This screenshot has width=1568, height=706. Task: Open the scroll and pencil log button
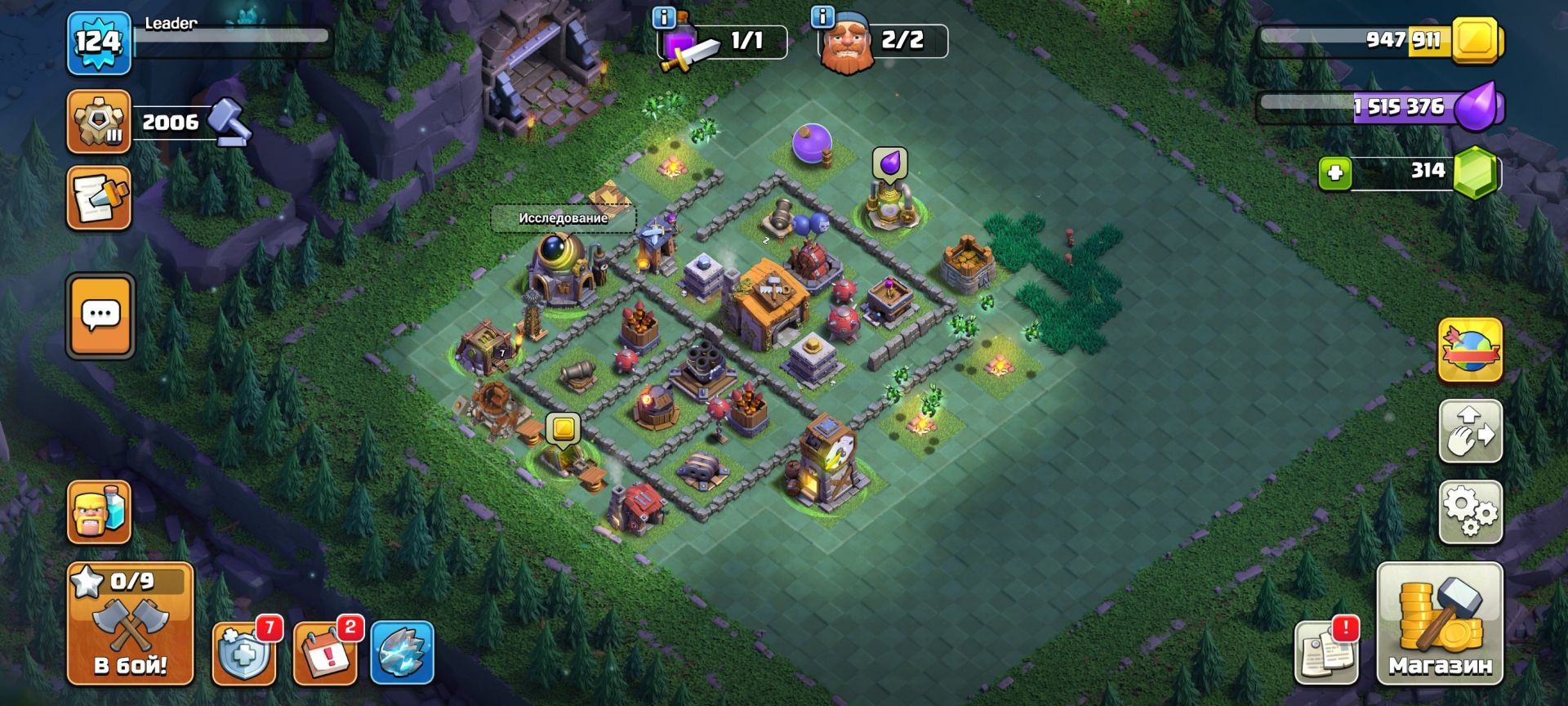click(99, 198)
